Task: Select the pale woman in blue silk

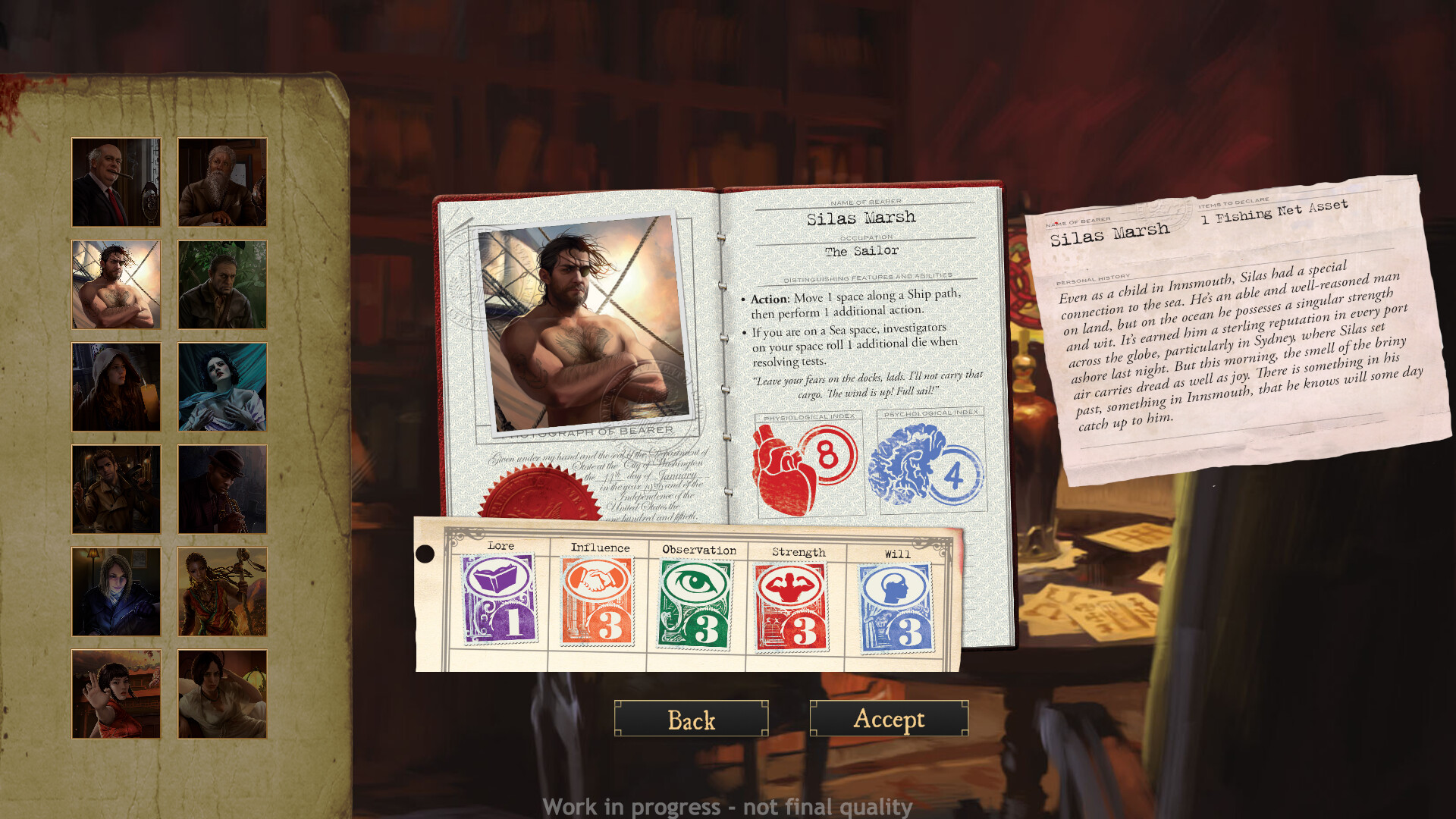Action: [x=221, y=387]
